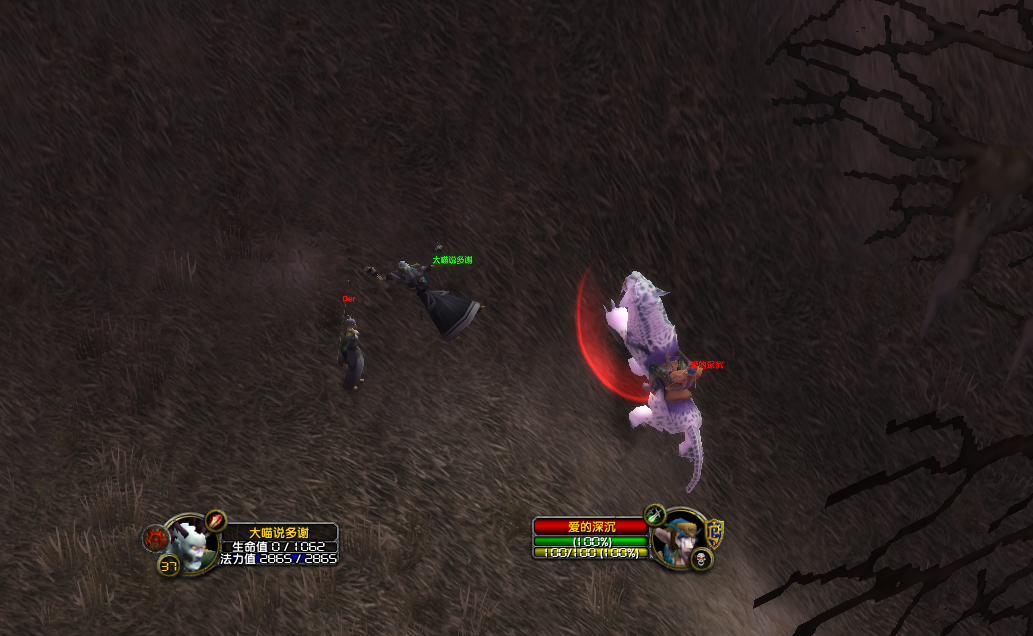The width and height of the screenshot is (1033, 636).
Task: Click the red blade icon above player portrait
Action: pyautogui.click(x=216, y=521)
